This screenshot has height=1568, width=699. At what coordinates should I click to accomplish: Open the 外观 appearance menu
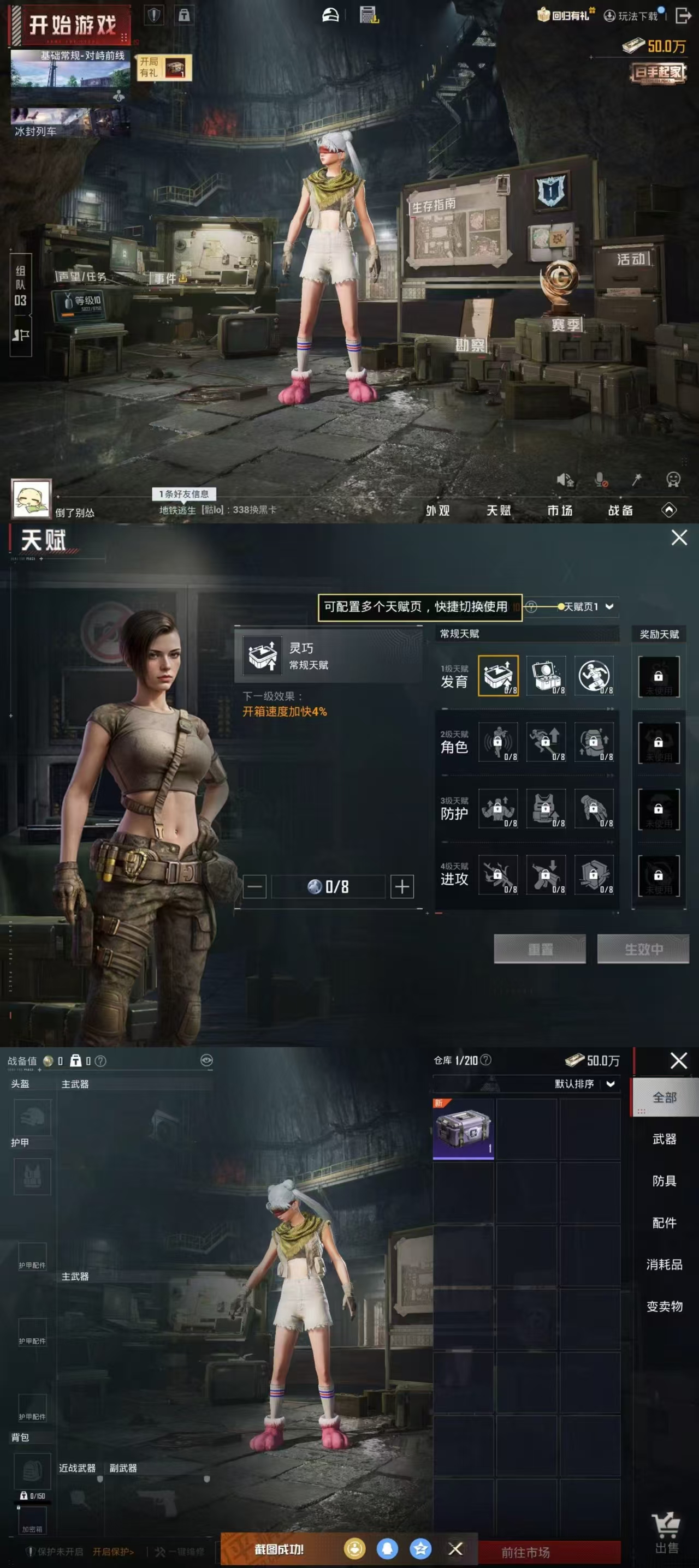click(x=438, y=510)
